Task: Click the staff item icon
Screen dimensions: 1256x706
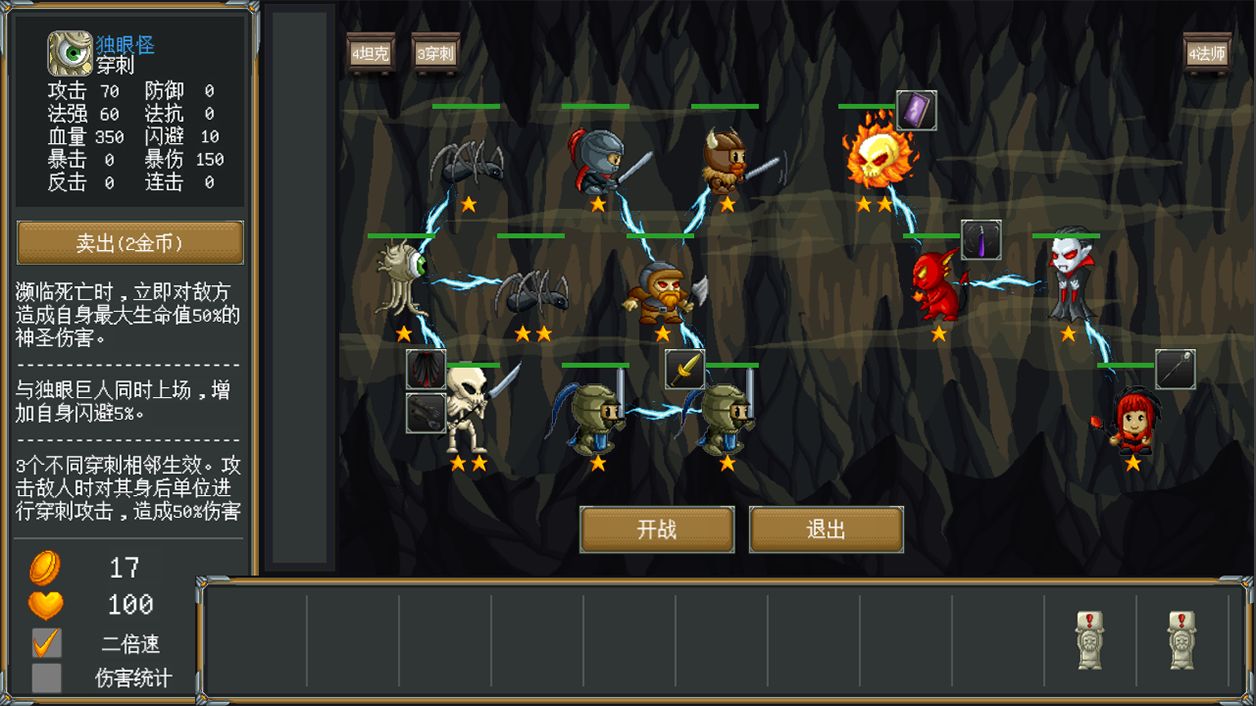Action: 1175,369
